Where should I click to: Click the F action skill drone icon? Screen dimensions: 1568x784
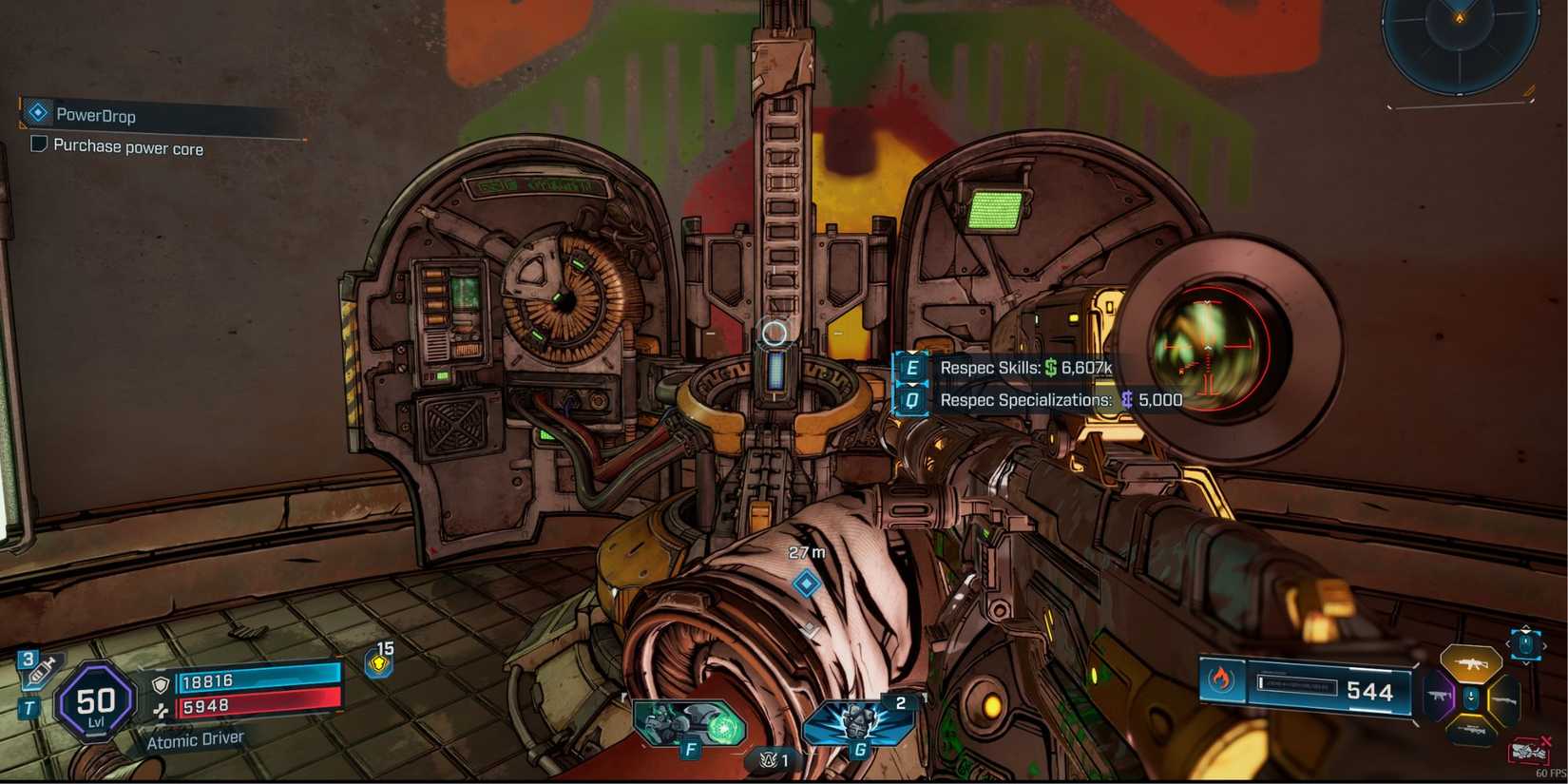(691, 721)
